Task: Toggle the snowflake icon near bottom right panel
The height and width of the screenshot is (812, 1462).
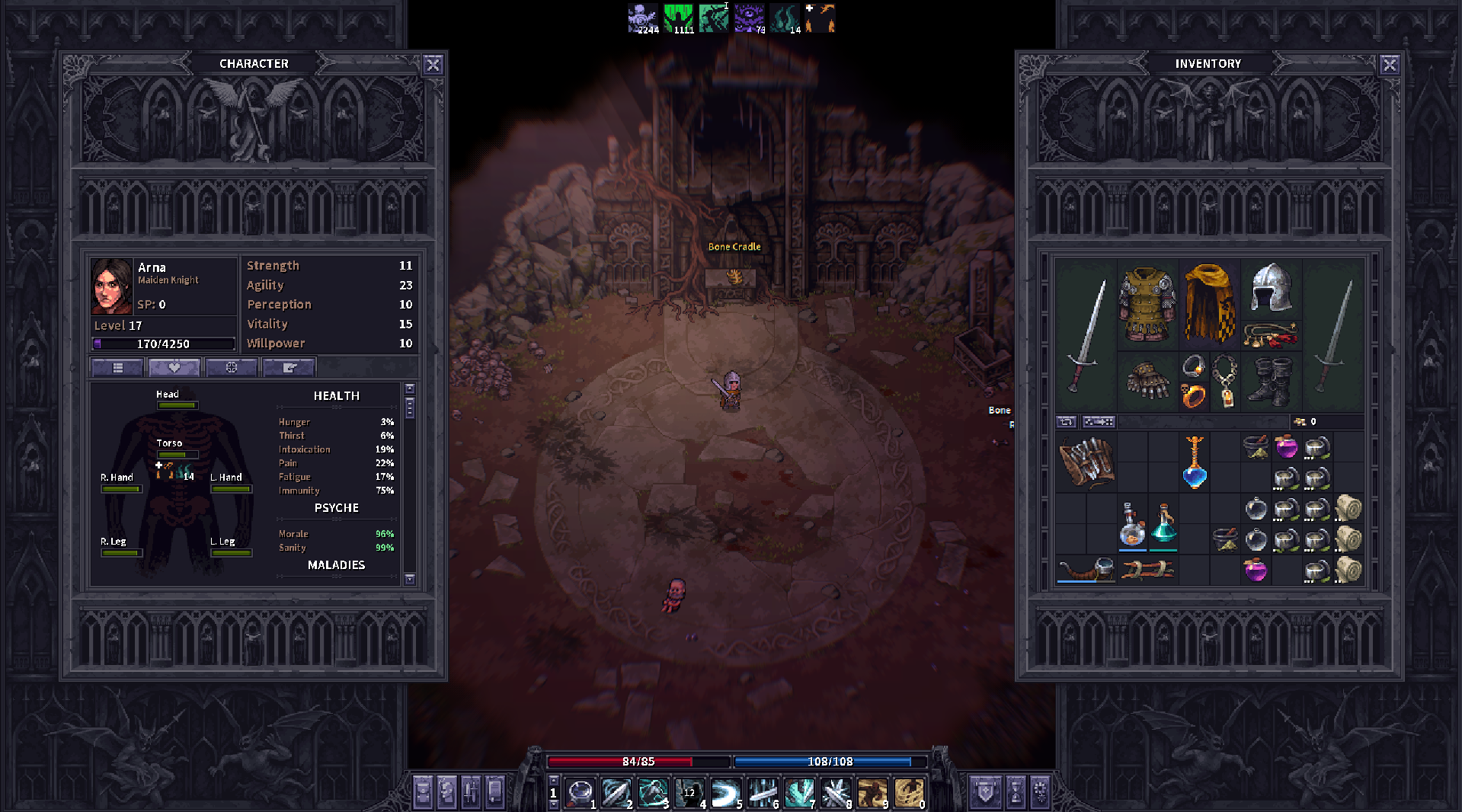Action: [x=1042, y=792]
